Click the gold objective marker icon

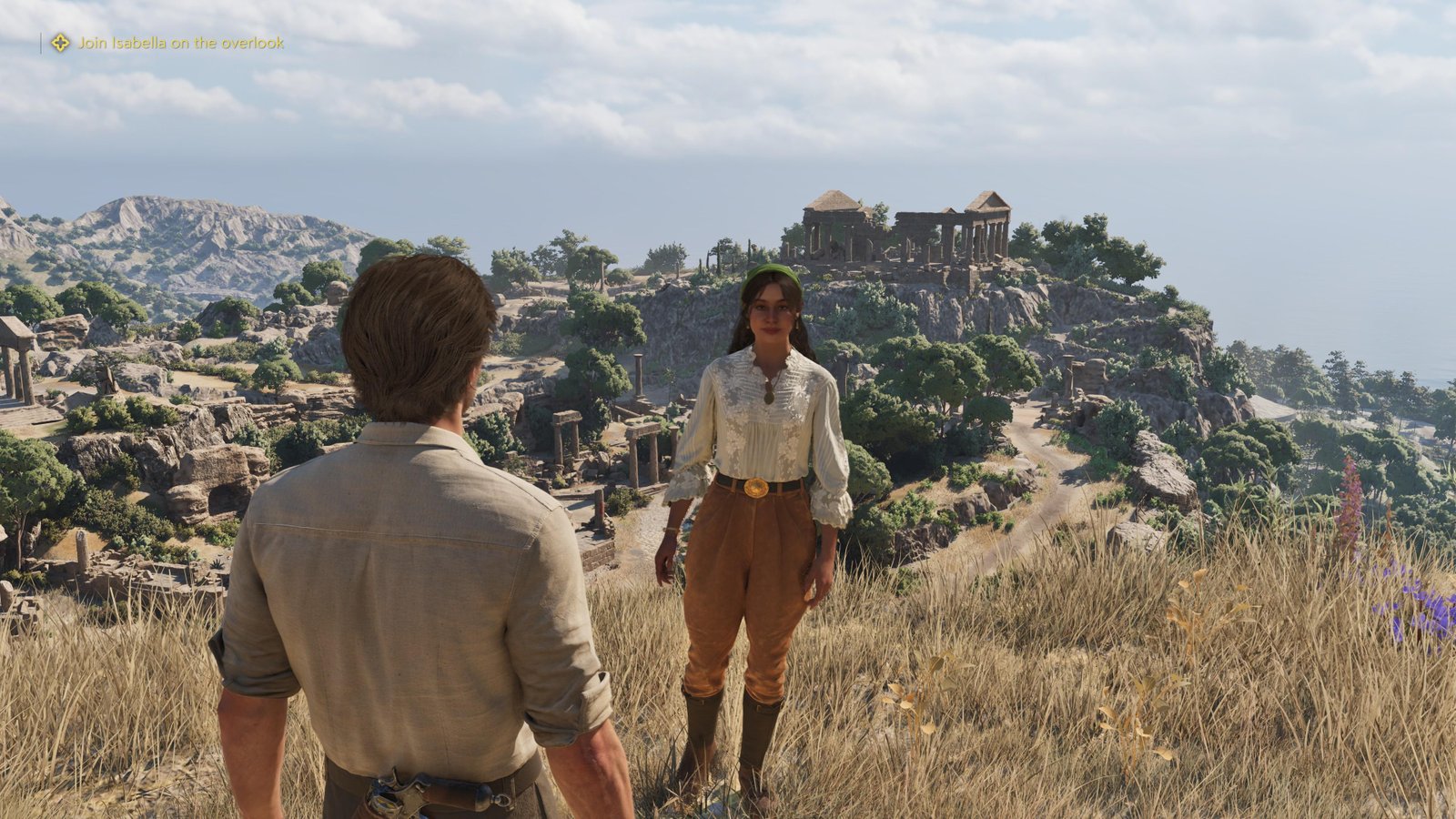[60, 43]
